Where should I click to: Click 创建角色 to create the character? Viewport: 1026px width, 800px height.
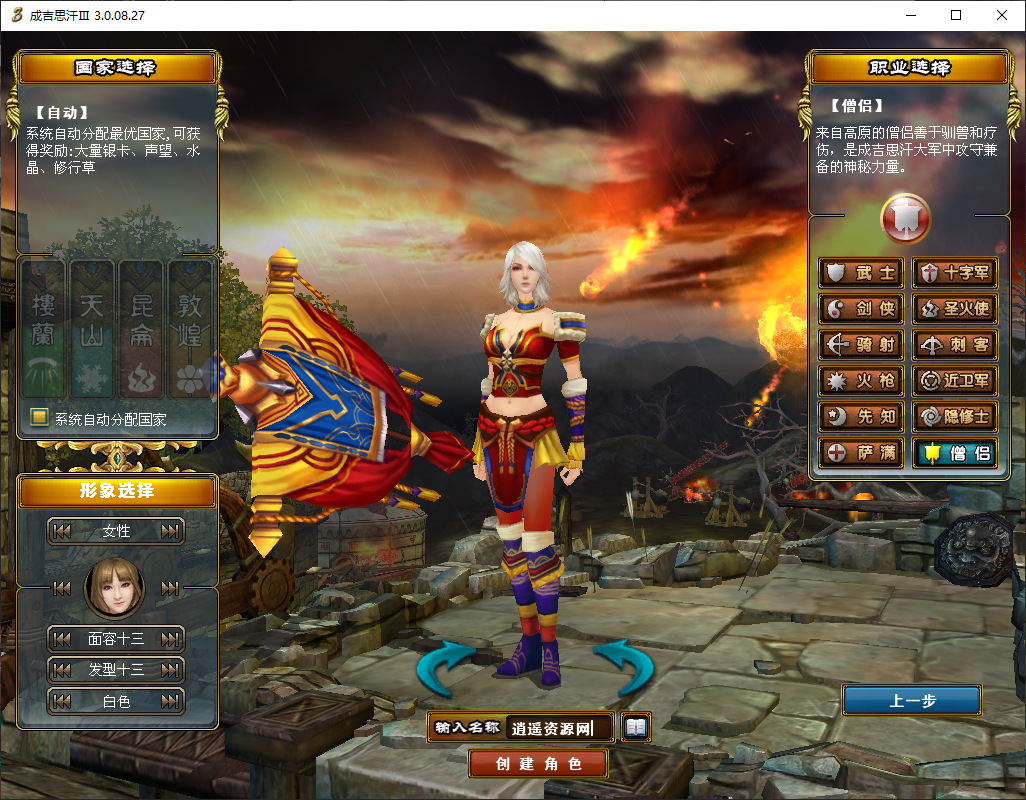point(538,764)
